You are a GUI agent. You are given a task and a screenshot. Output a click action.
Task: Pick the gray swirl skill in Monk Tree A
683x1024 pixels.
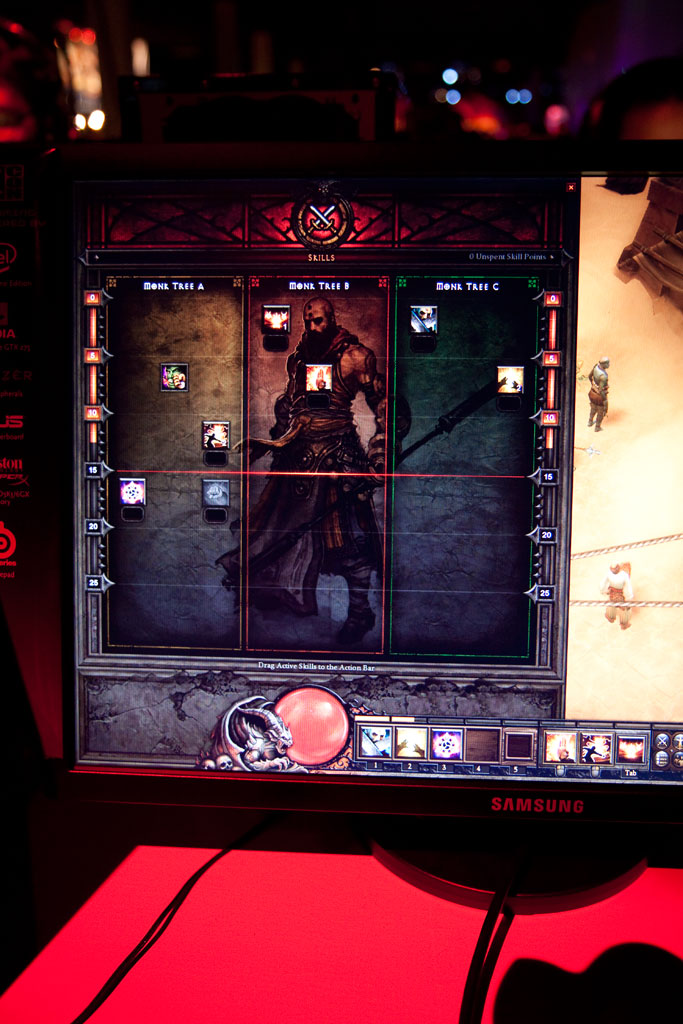coord(216,492)
